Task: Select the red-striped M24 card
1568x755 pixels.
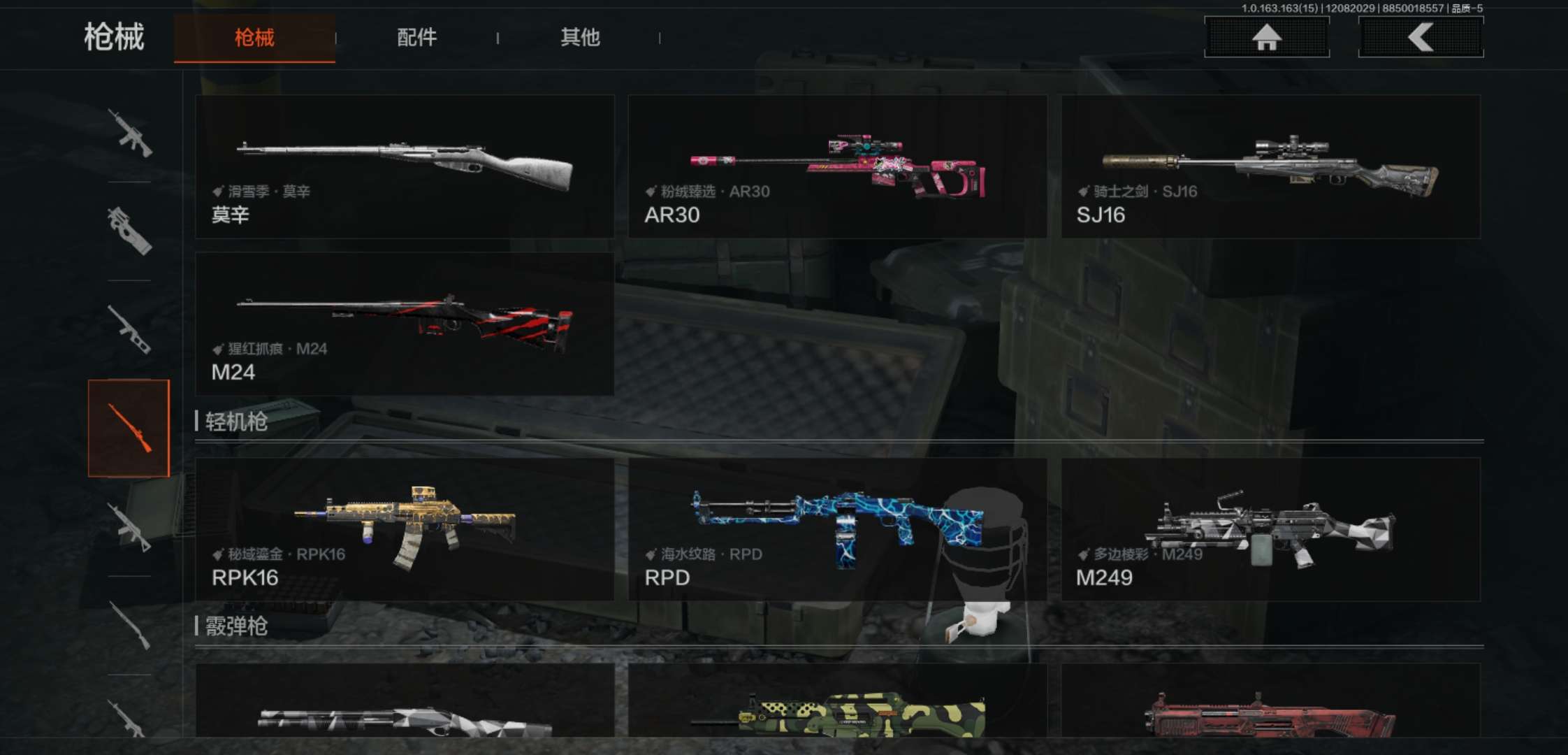Action: pyautogui.click(x=405, y=324)
